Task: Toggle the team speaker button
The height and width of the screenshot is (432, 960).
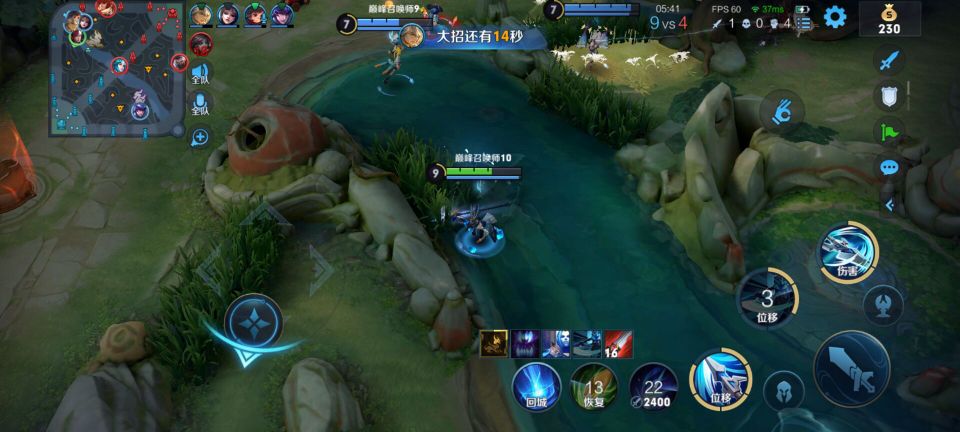Action: click(x=200, y=73)
